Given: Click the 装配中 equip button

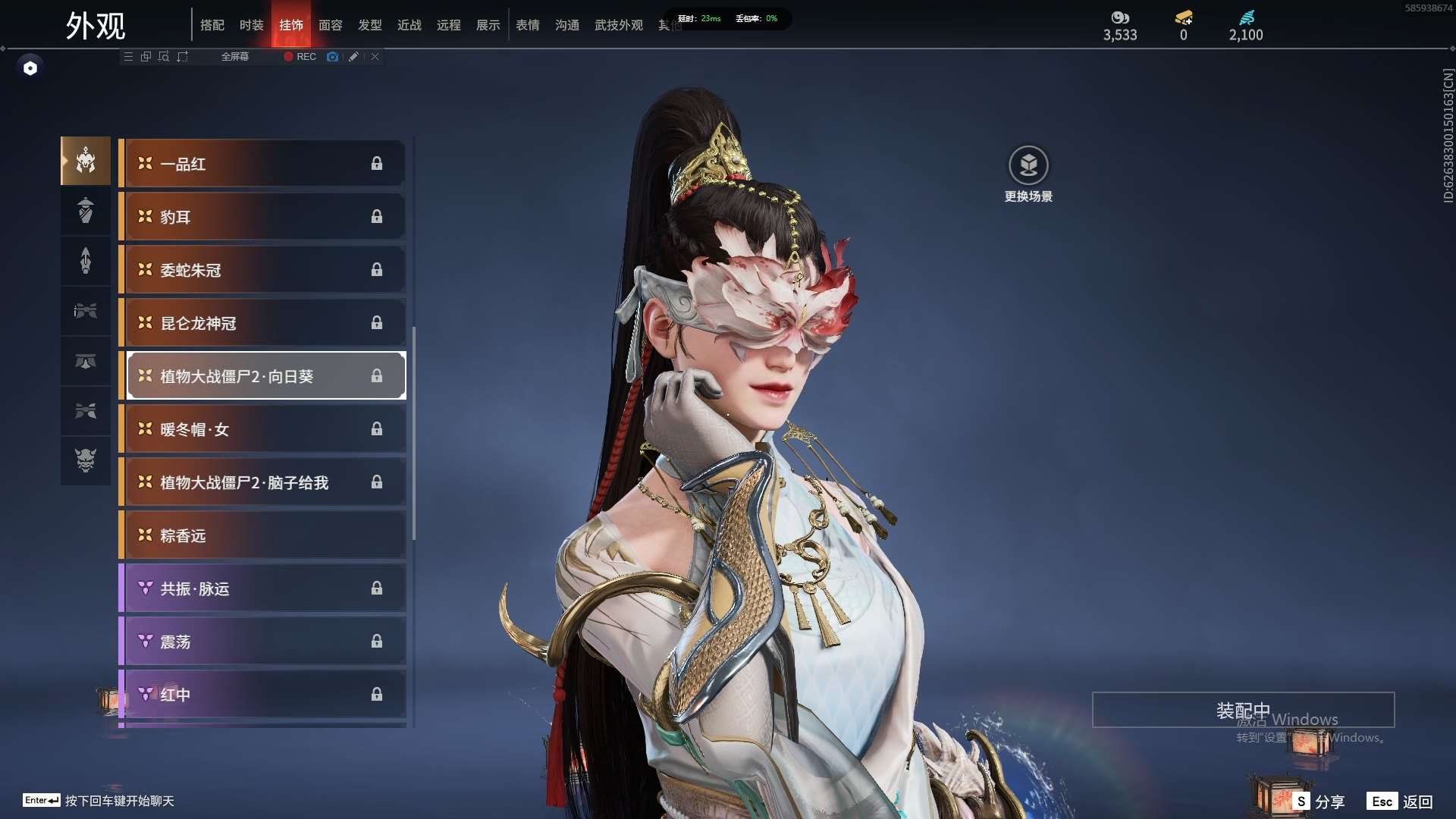Looking at the screenshot, I should point(1242,710).
